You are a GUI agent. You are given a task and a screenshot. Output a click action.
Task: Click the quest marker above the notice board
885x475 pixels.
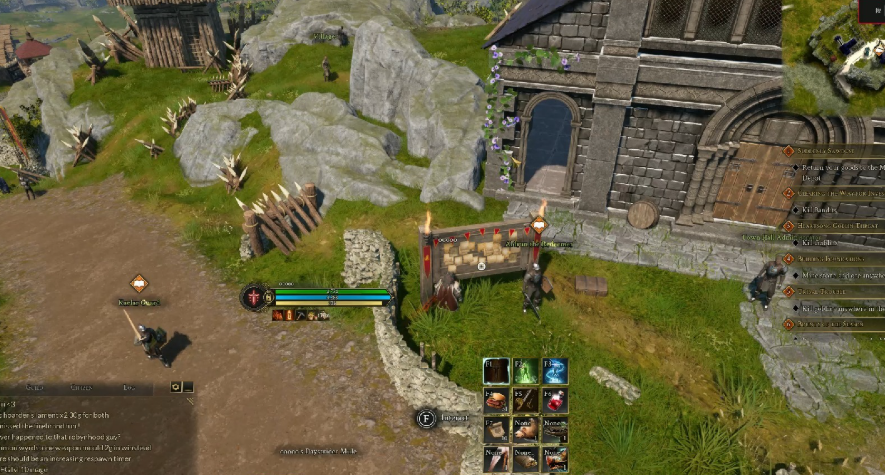pos(540,225)
